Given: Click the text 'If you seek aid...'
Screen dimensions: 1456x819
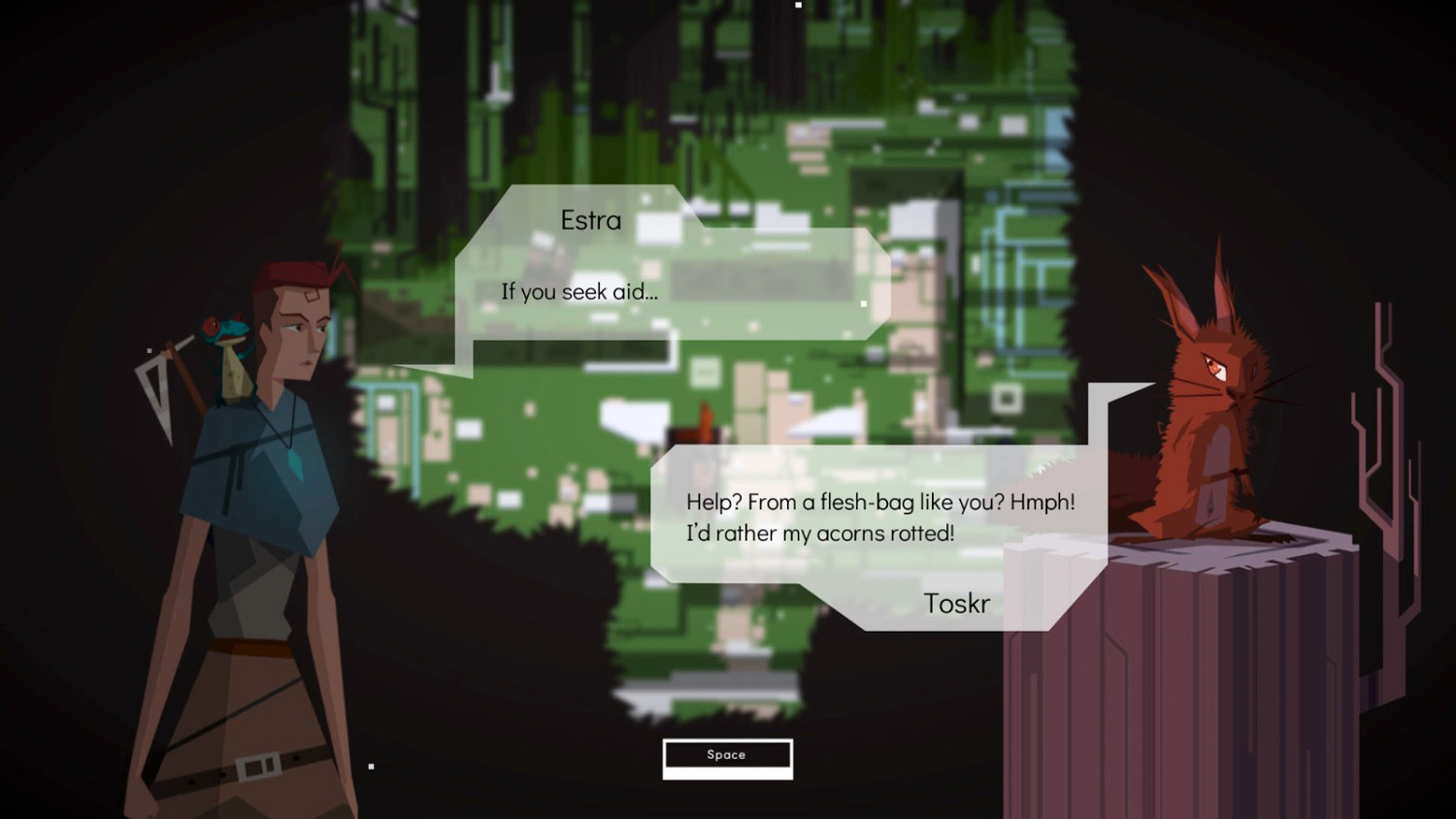Looking at the screenshot, I should click(x=579, y=291).
